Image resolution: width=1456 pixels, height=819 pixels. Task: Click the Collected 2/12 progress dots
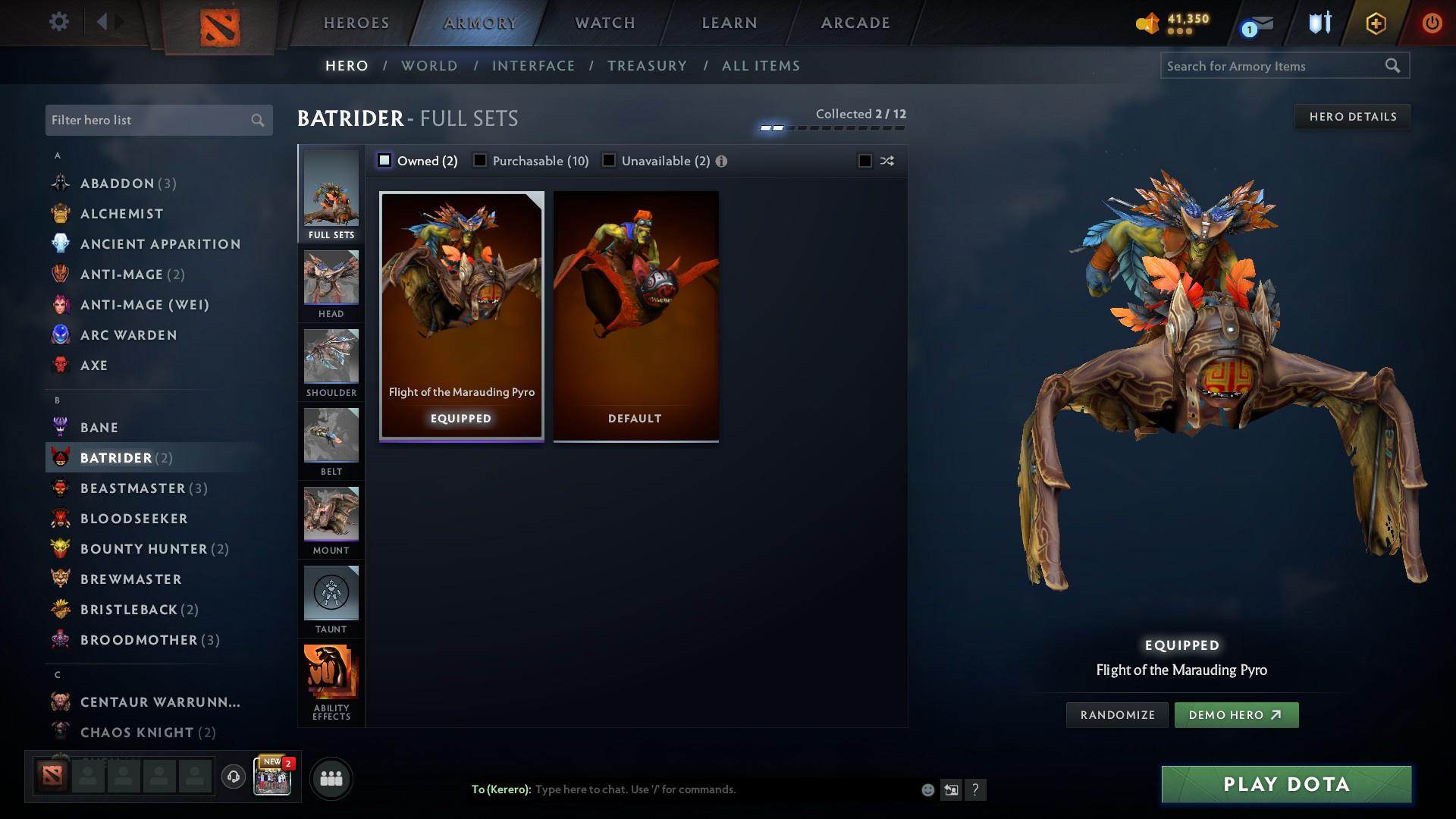pos(830,127)
